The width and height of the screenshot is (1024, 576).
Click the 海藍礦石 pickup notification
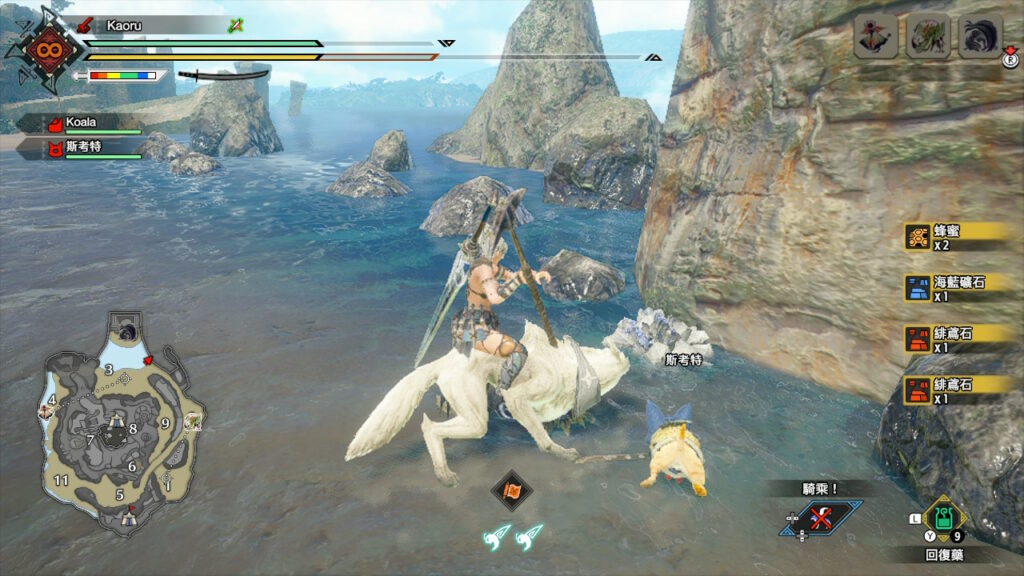coord(959,288)
